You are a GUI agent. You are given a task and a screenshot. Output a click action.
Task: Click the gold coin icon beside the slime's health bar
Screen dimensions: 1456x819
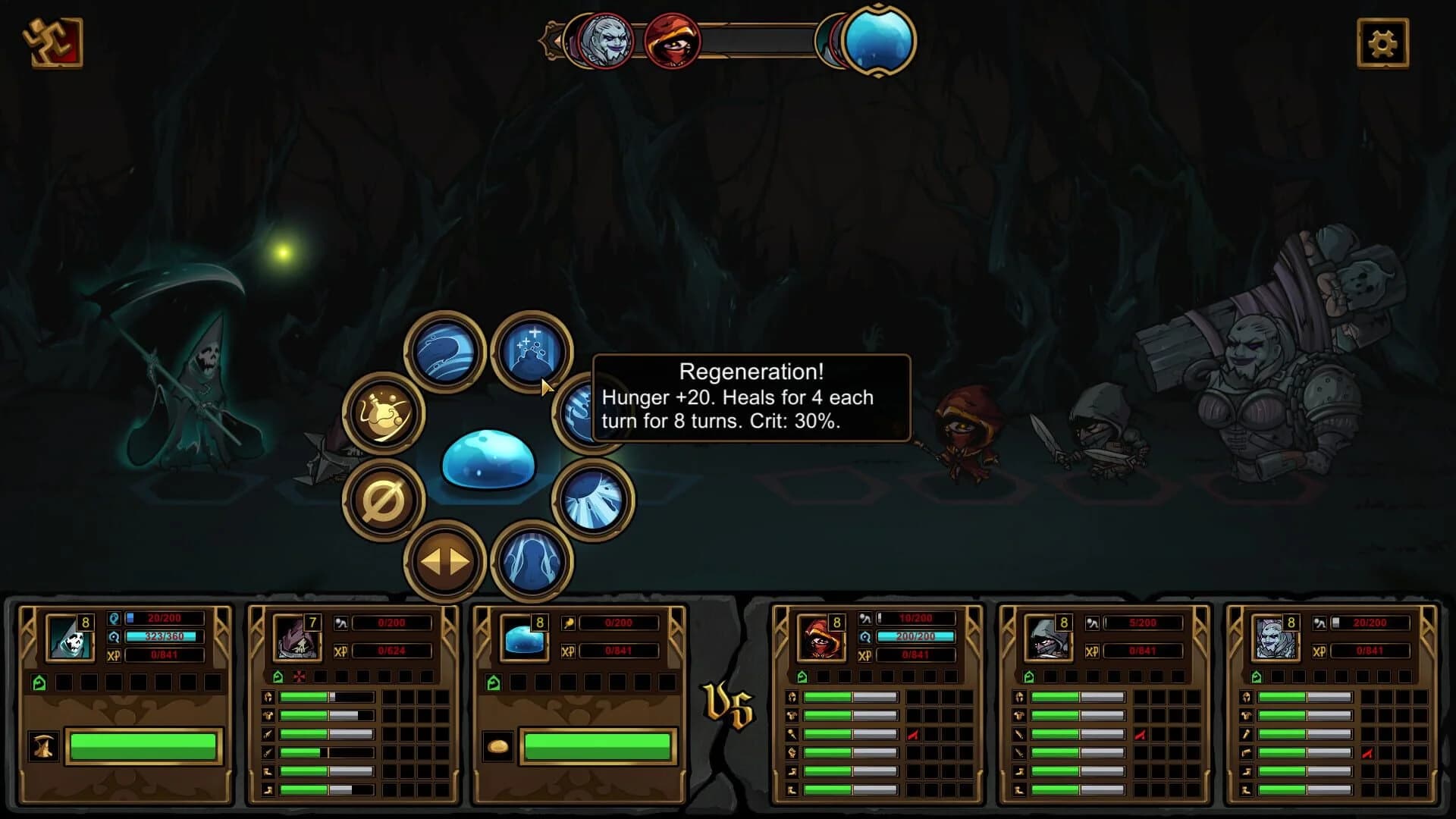coord(498,745)
